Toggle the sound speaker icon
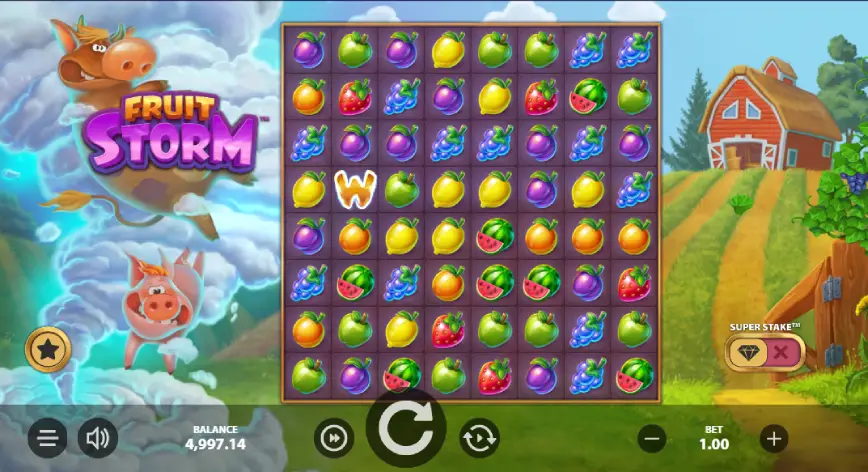868x472 pixels. [x=97, y=437]
